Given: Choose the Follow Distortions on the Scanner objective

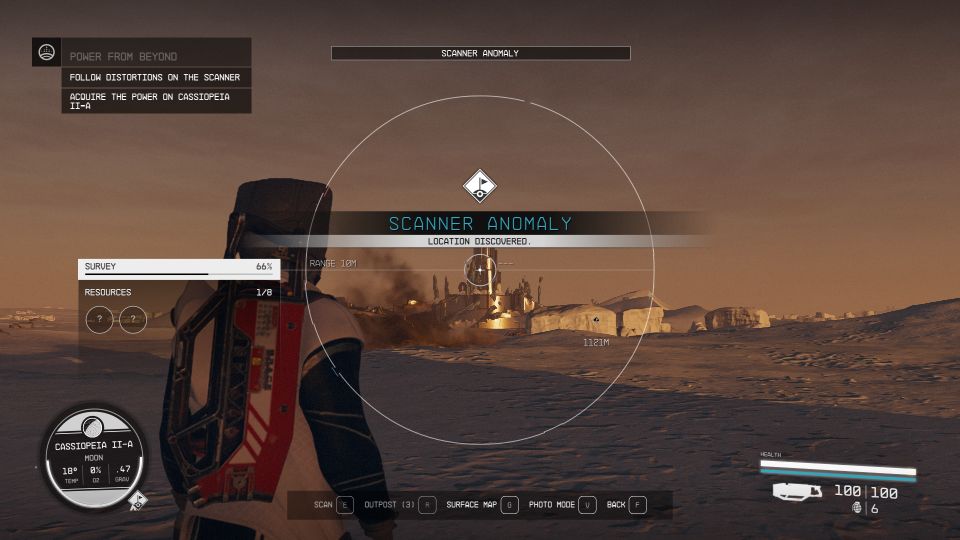Looking at the screenshot, I should 155,77.
